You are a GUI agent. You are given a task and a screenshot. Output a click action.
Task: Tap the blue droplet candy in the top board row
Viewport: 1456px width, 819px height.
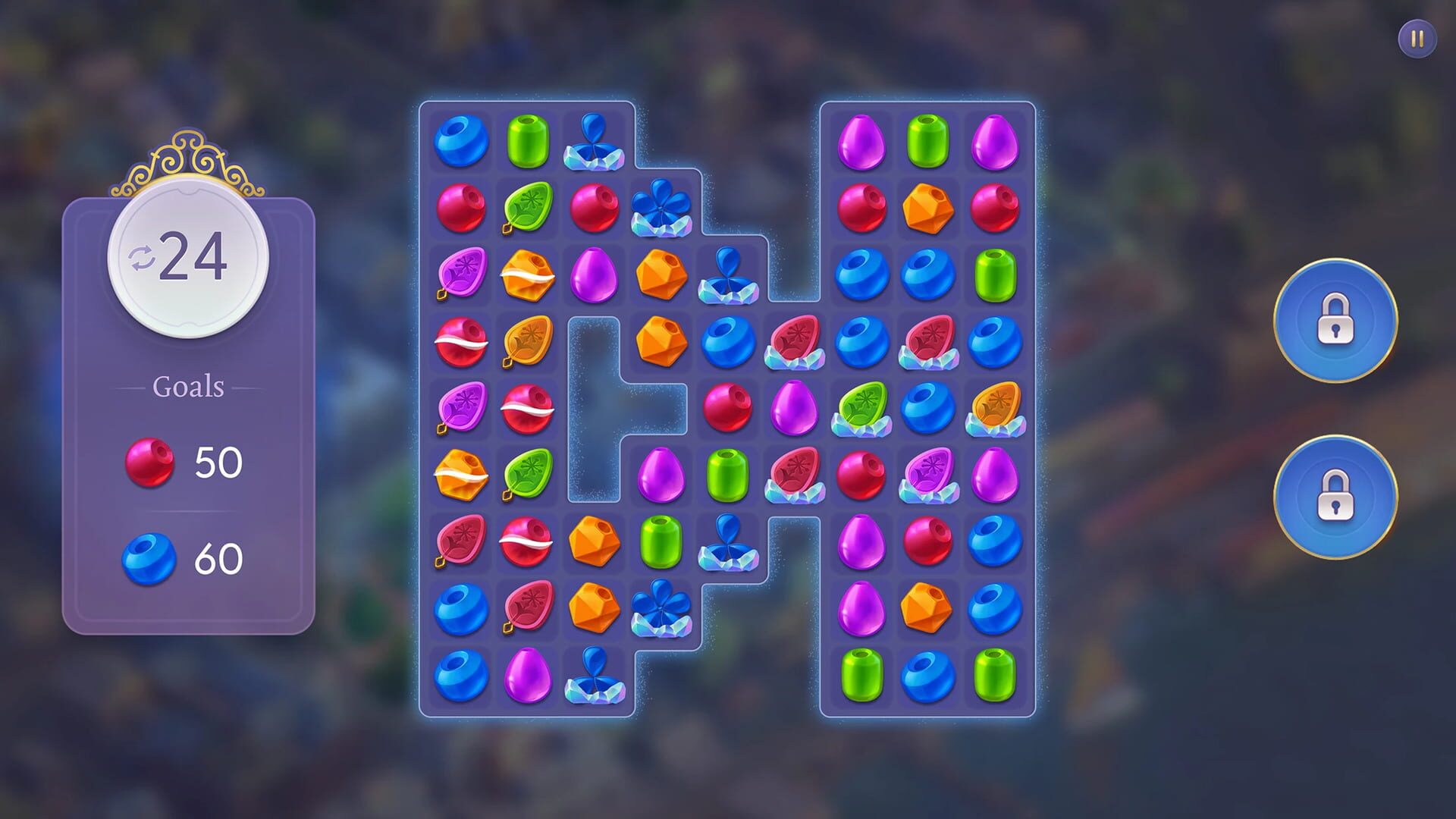tap(594, 140)
